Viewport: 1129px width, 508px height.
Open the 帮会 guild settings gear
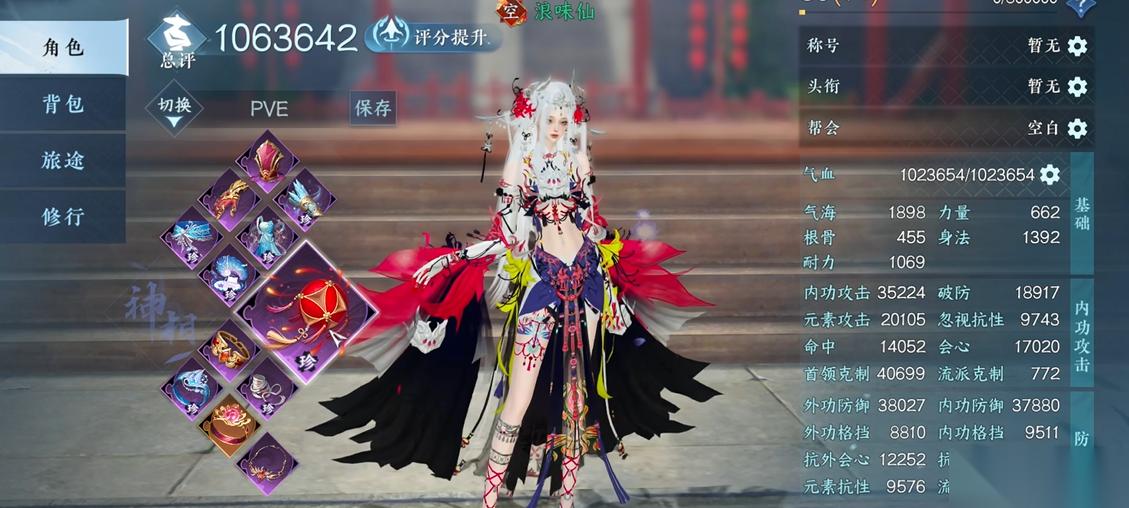click(x=1077, y=128)
